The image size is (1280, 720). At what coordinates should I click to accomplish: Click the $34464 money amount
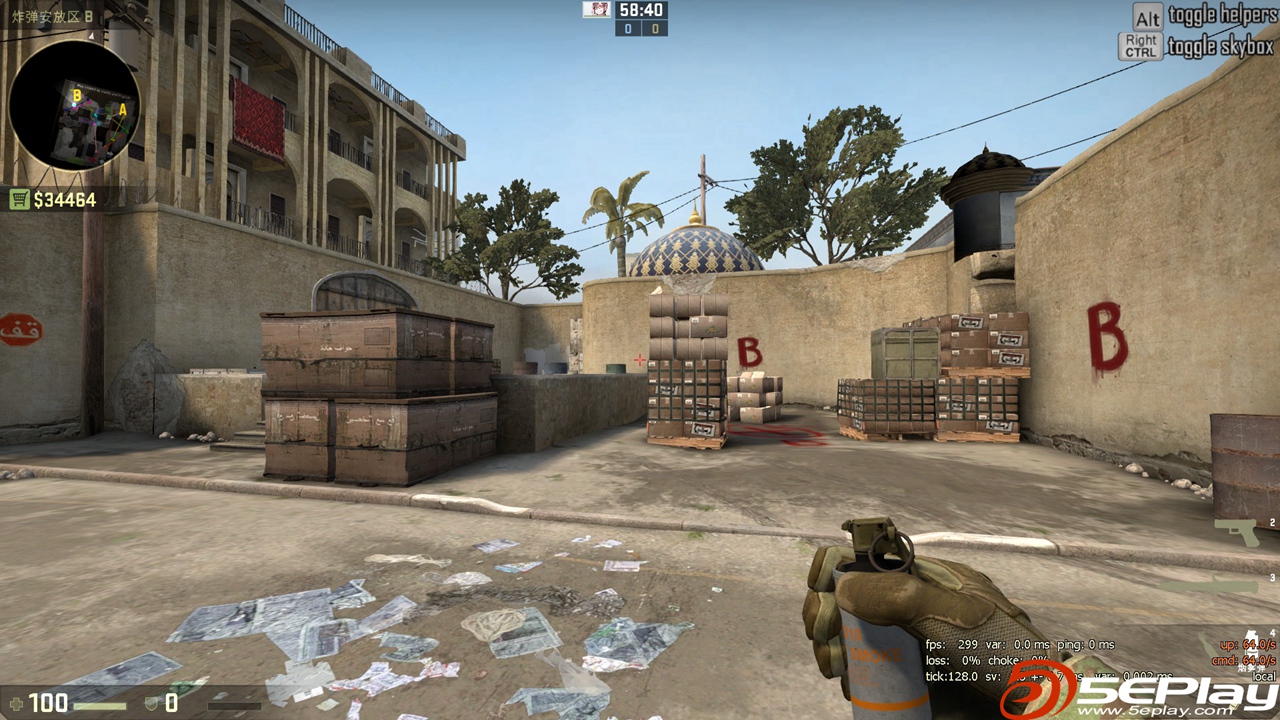[x=65, y=198]
